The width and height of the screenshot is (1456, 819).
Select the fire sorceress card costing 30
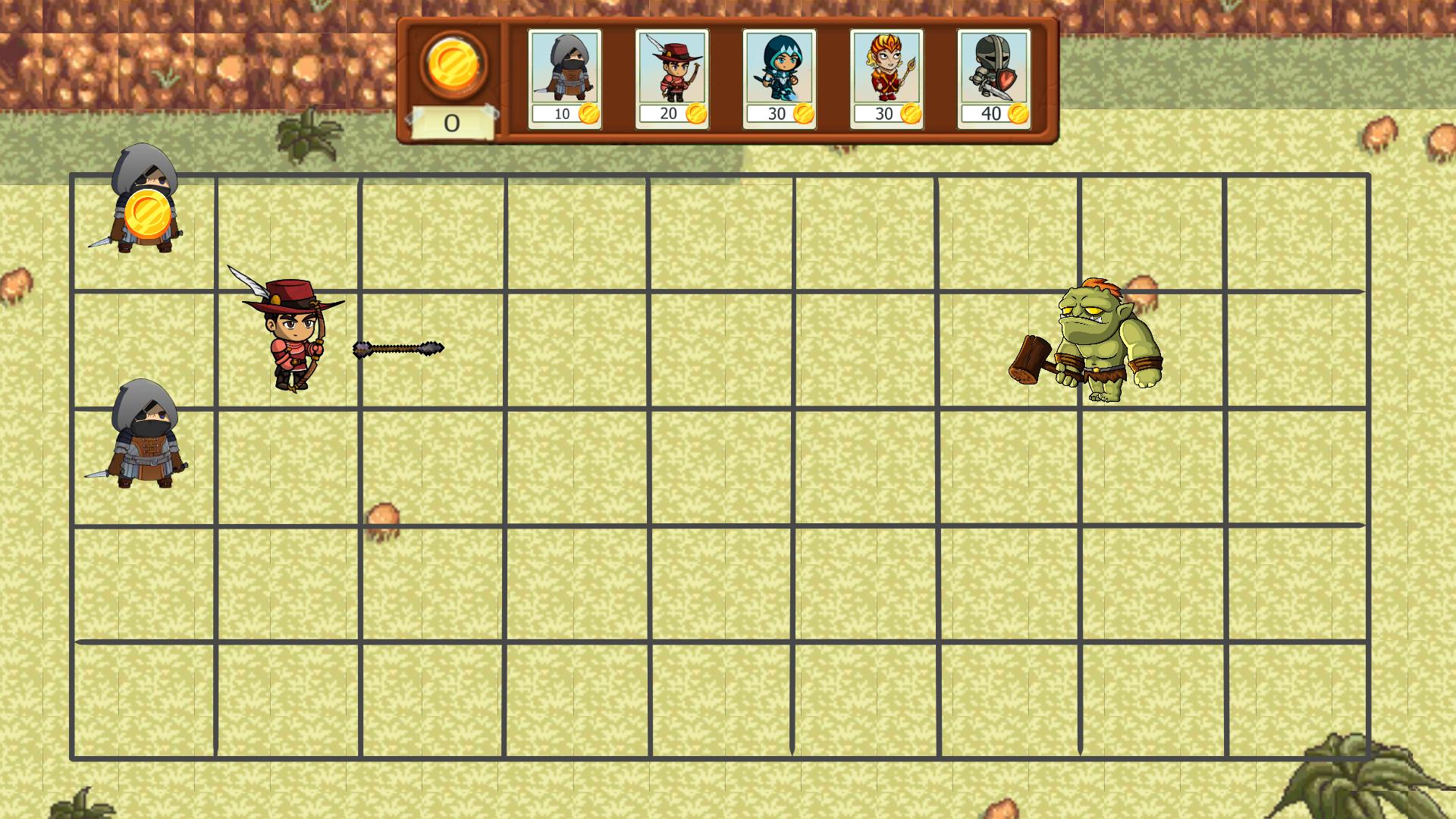(886, 72)
